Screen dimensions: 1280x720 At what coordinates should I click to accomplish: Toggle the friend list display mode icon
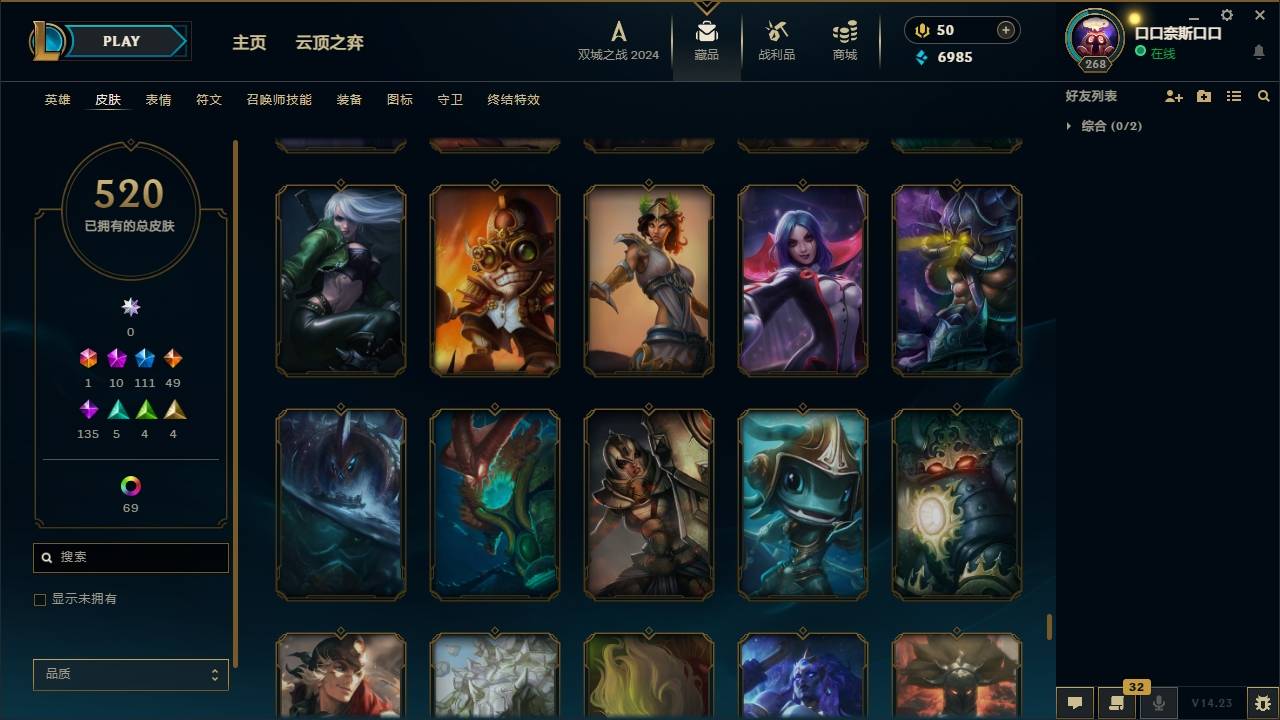pyautogui.click(x=1234, y=95)
